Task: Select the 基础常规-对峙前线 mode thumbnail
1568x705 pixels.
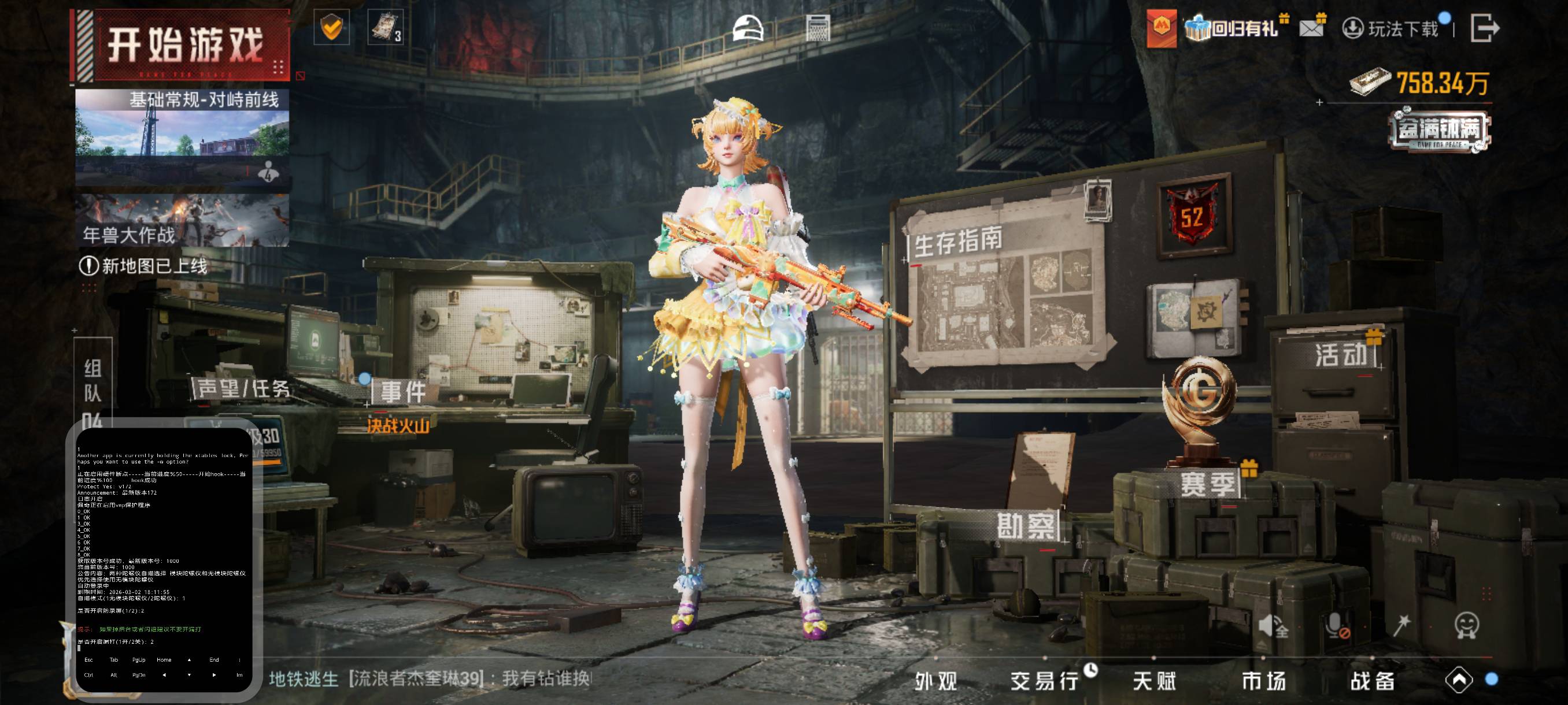Action: 182,137
